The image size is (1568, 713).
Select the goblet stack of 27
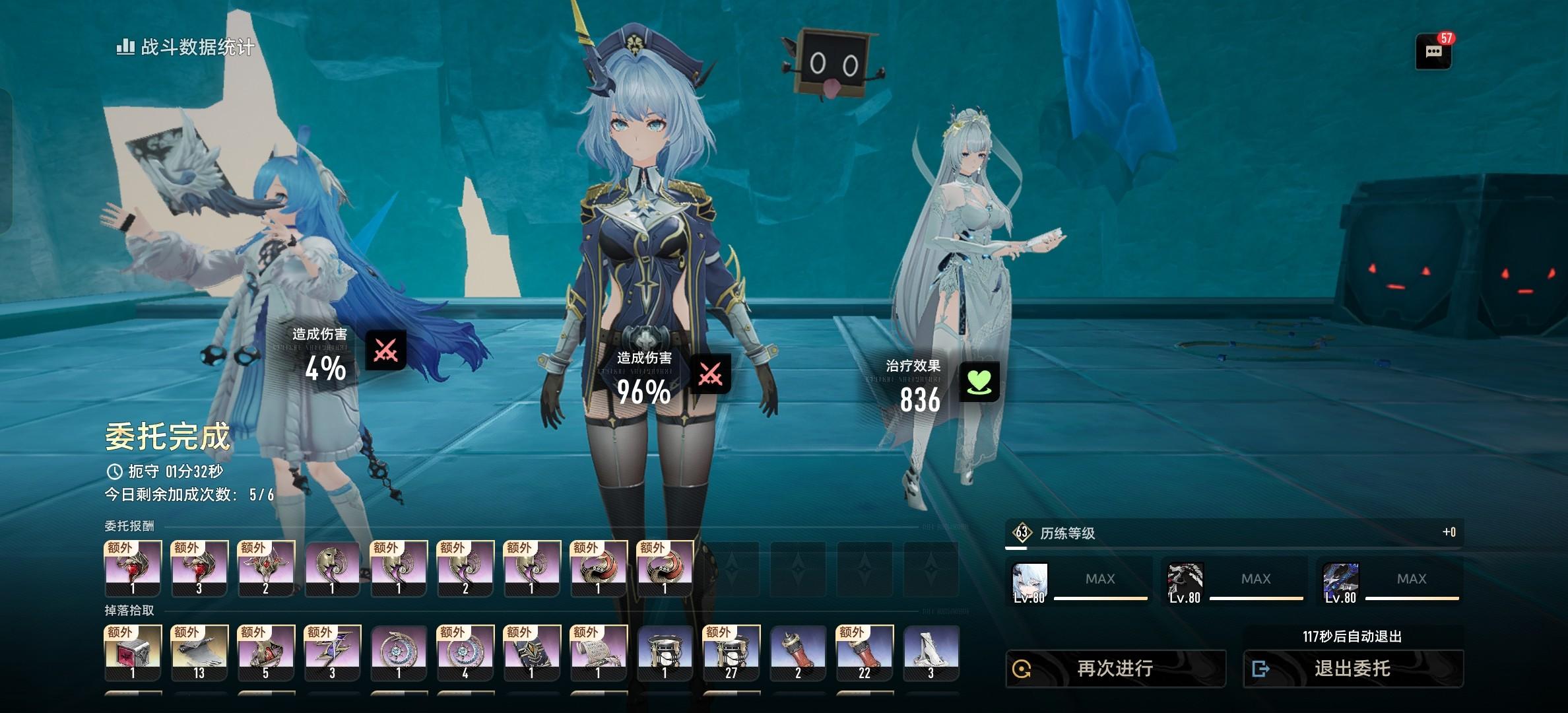click(731, 652)
